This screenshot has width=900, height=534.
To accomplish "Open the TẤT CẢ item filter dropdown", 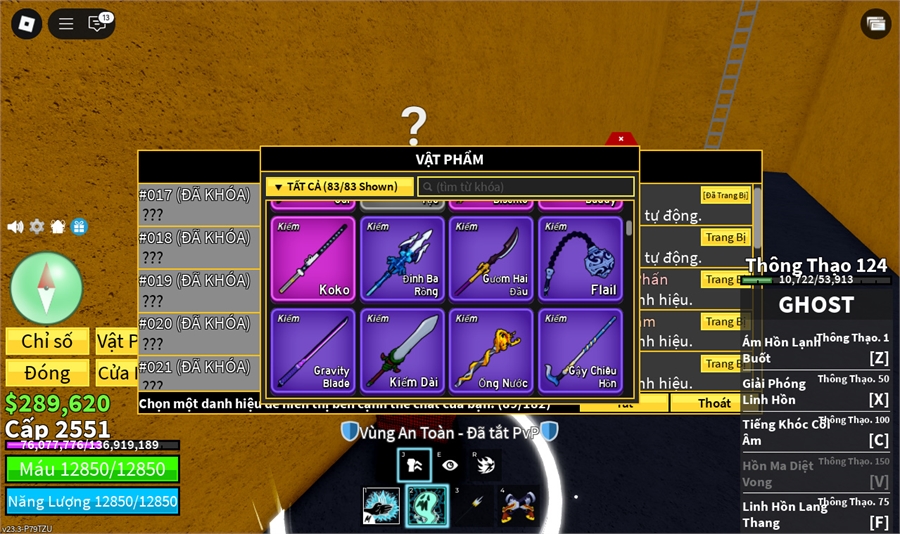I will 339,187.
